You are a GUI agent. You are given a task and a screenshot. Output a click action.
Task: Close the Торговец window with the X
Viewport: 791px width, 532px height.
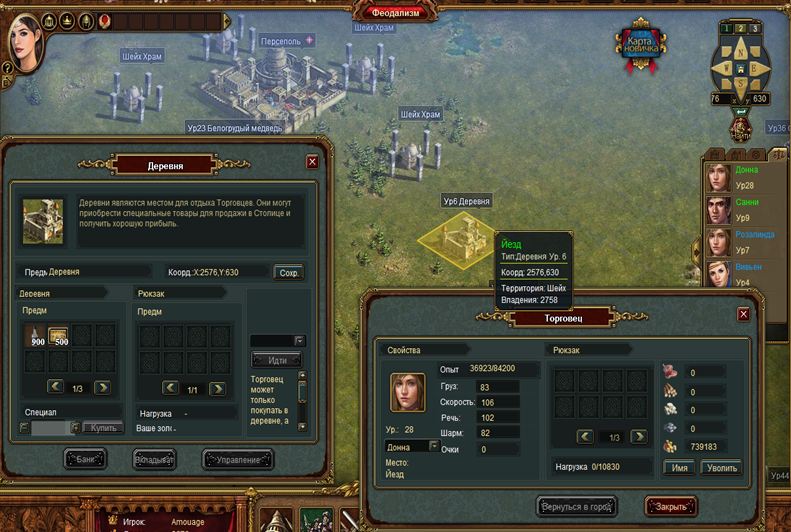point(743,314)
